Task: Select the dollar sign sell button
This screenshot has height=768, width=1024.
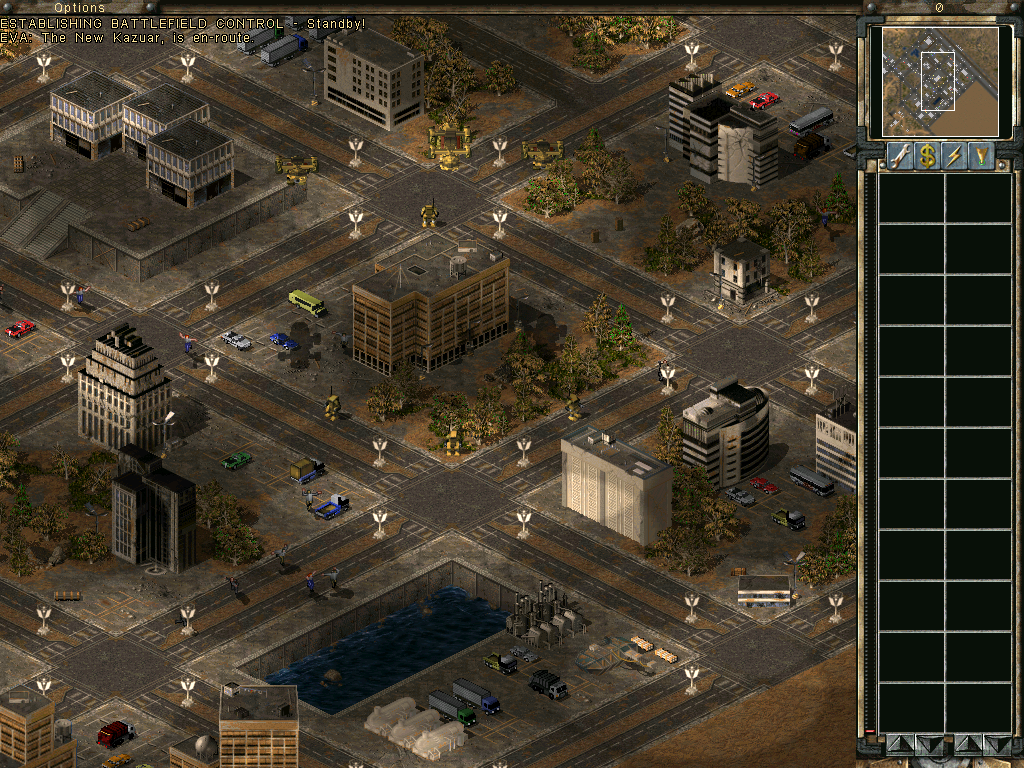Action: coord(927,156)
